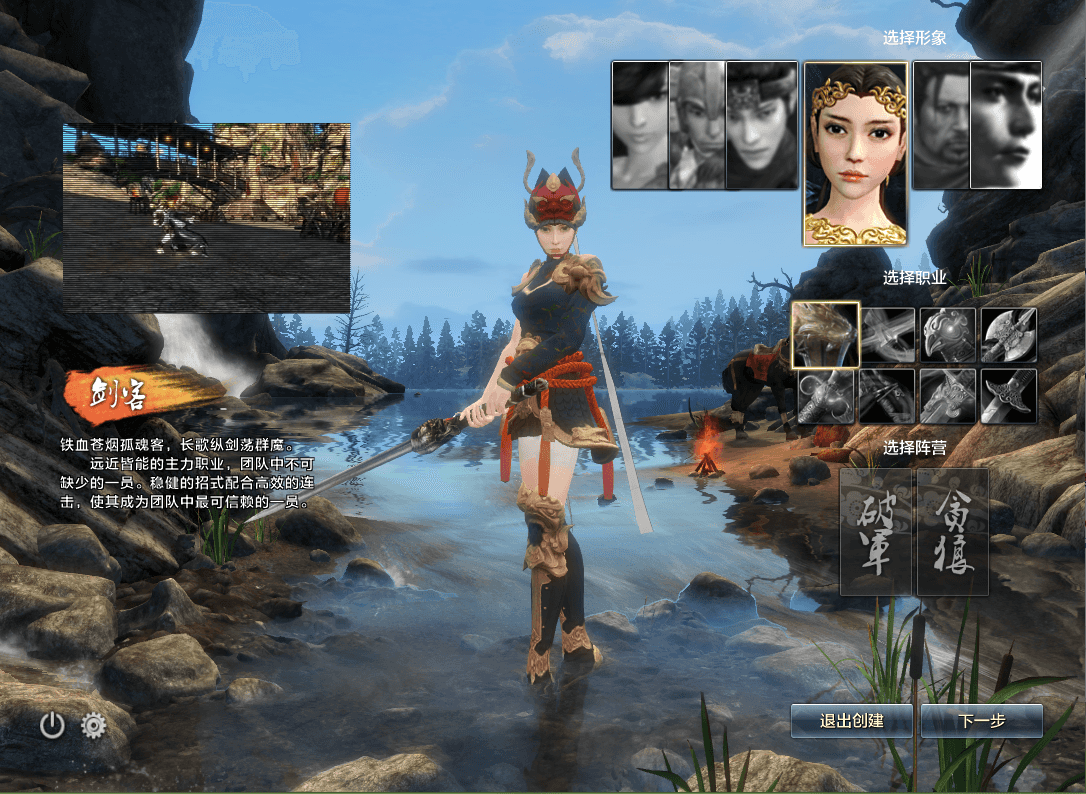The height and width of the screenshot is (794, 1086).
Task: Exit creation with the 退出创建 button
Action: (x=851, y=721)
